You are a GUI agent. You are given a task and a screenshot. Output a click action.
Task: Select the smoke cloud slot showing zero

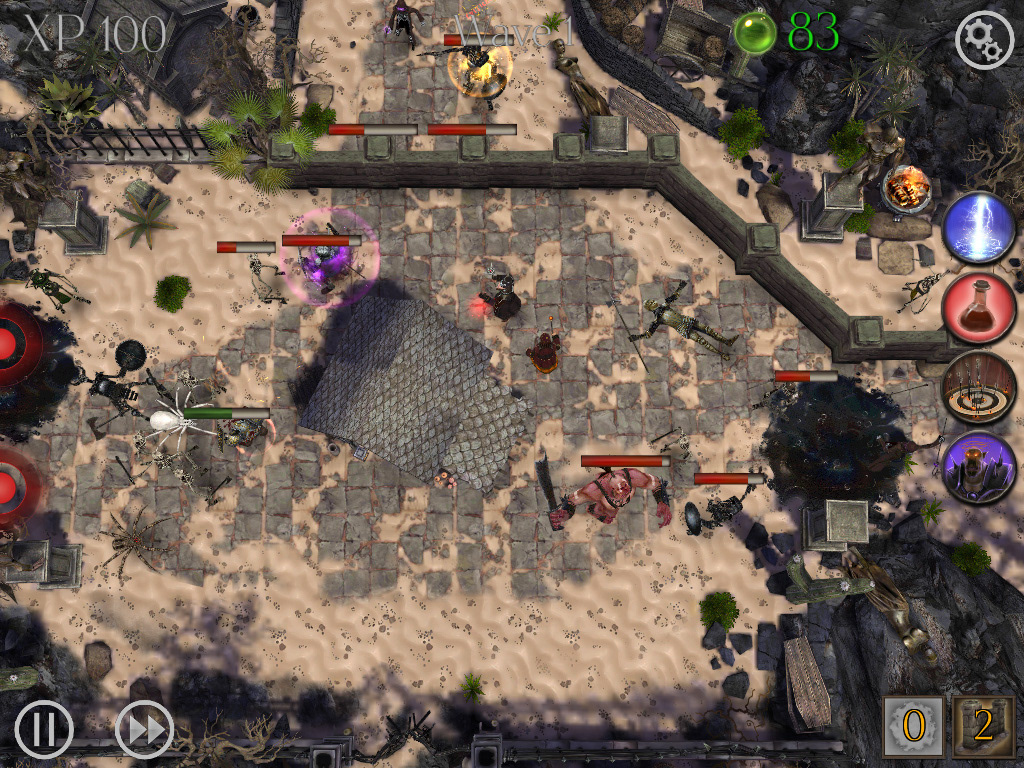click(912, 727)
